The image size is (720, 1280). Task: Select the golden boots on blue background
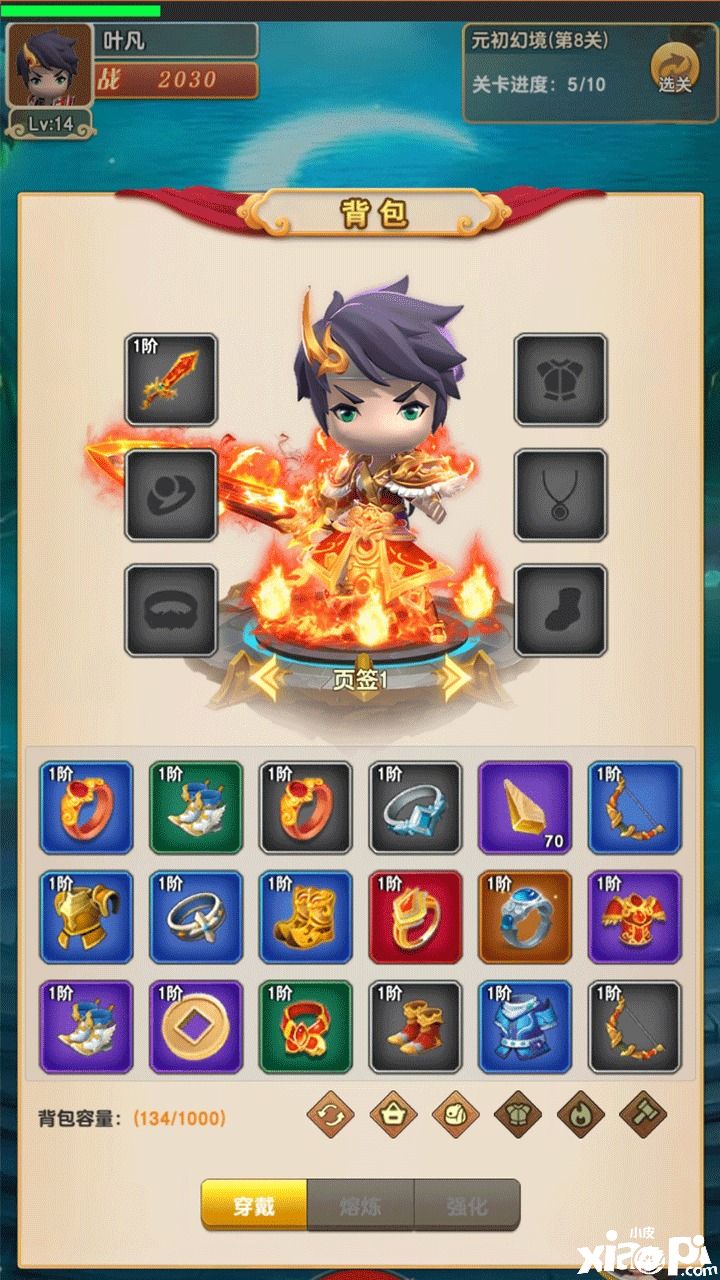(x=305, y=917)
